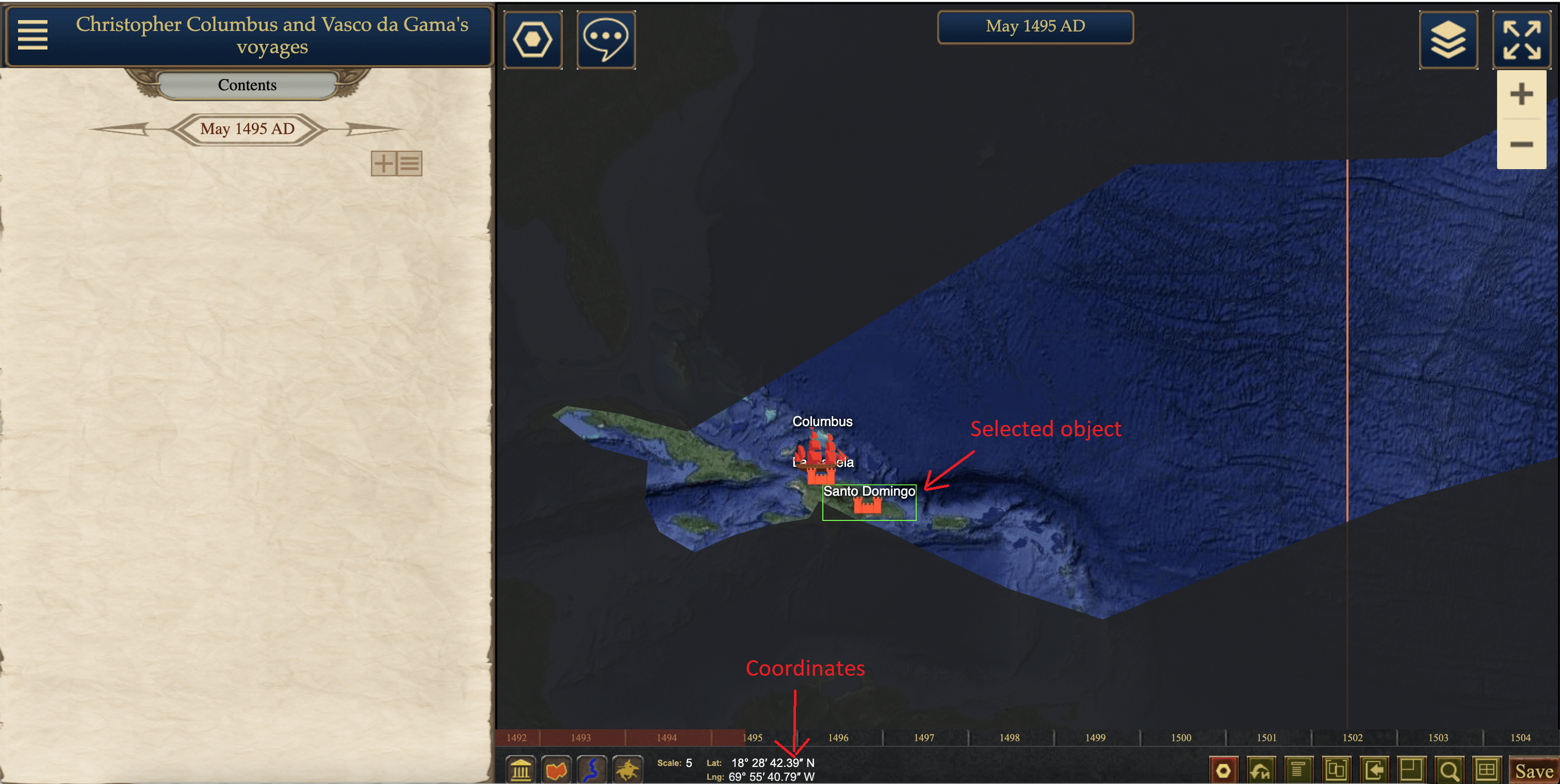1560x784 pixels.
Task: Zoom in the map with plus
Action: pyautogui.click(x=1521, y=94)
